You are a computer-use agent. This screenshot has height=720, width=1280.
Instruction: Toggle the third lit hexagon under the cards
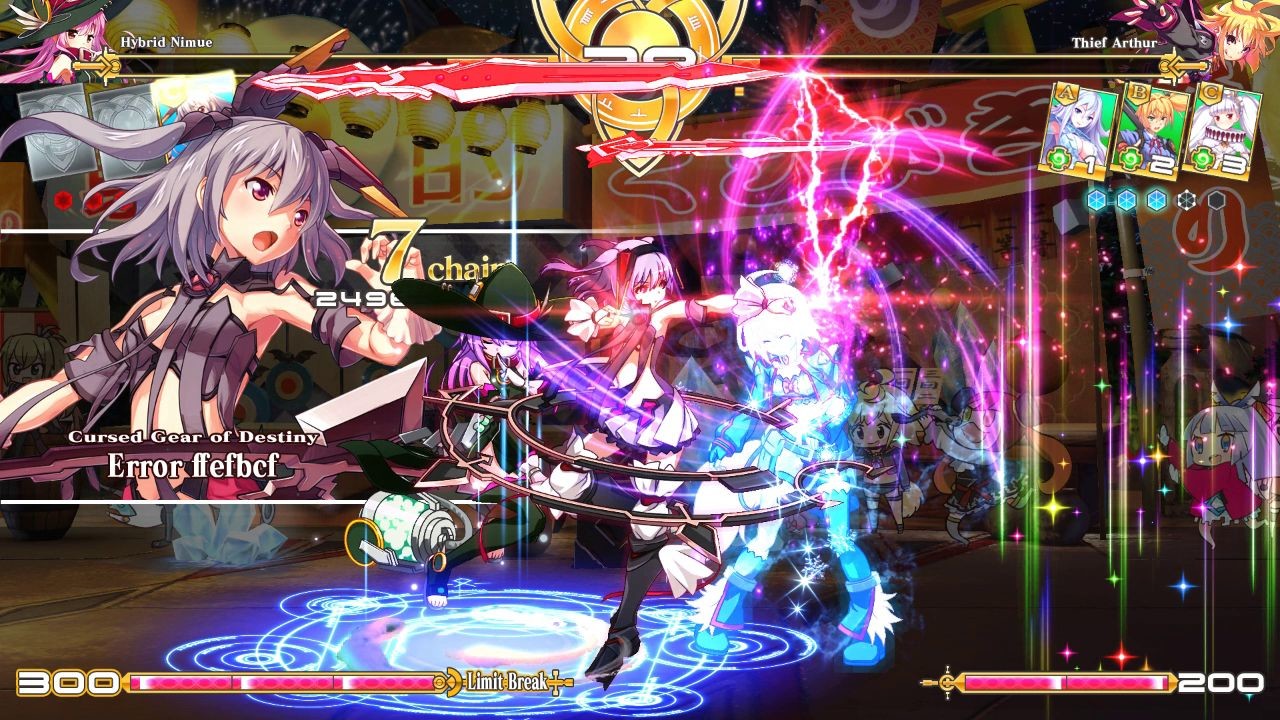click(x=1156, y=200)
